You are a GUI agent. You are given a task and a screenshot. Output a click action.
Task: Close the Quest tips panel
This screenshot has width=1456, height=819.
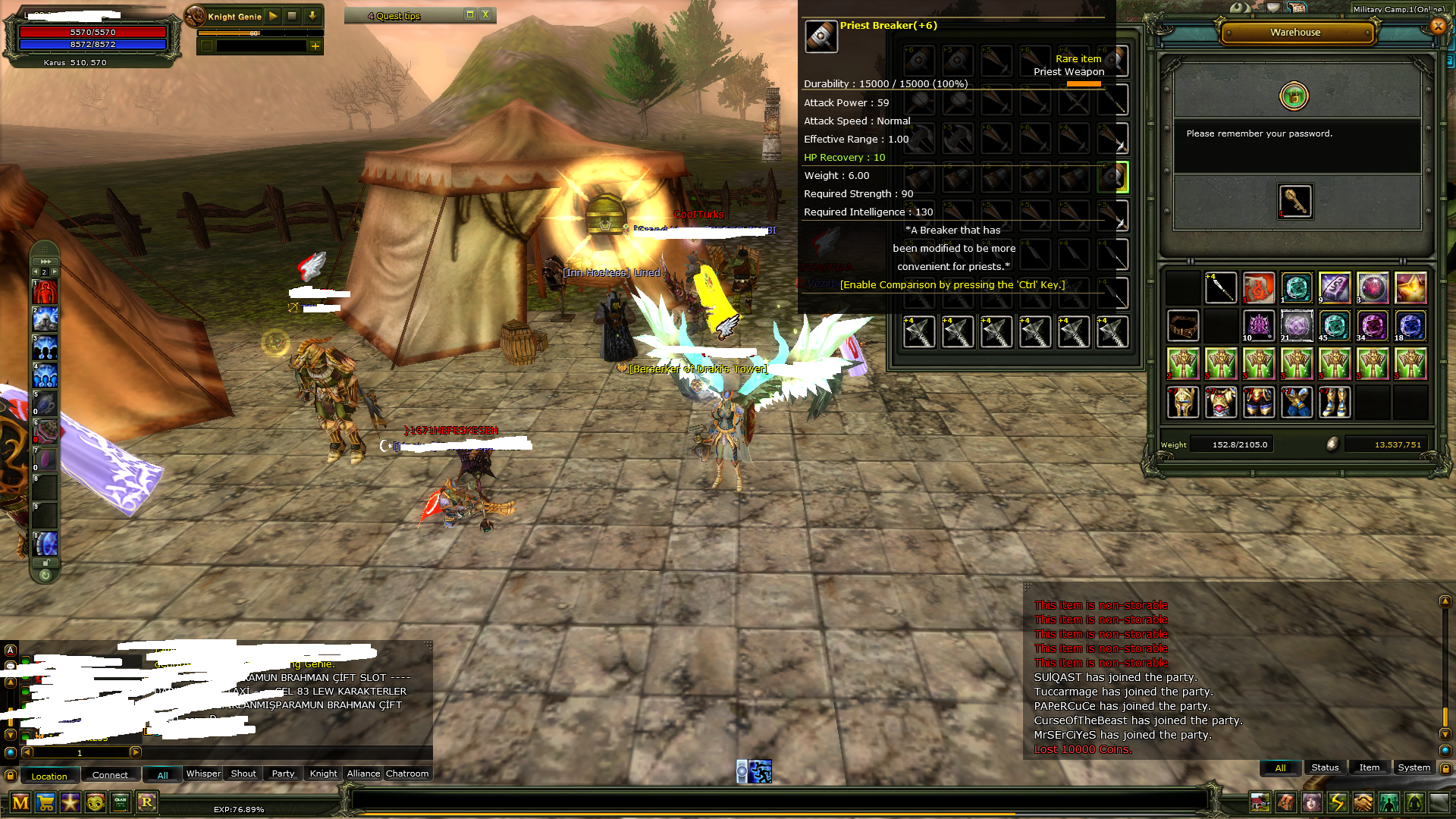pyautogui.click(x=485, y=15)
